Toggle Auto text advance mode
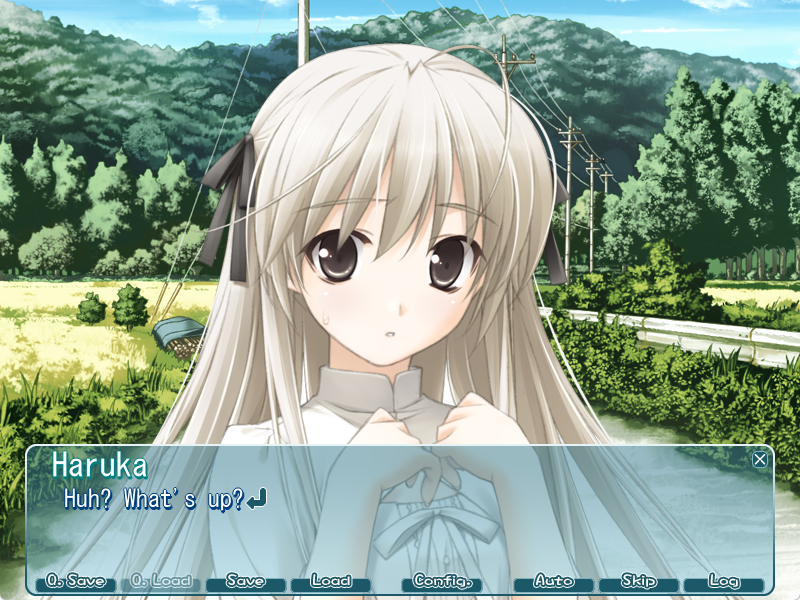Screen dimensions: 800x600 click(554, 581)
